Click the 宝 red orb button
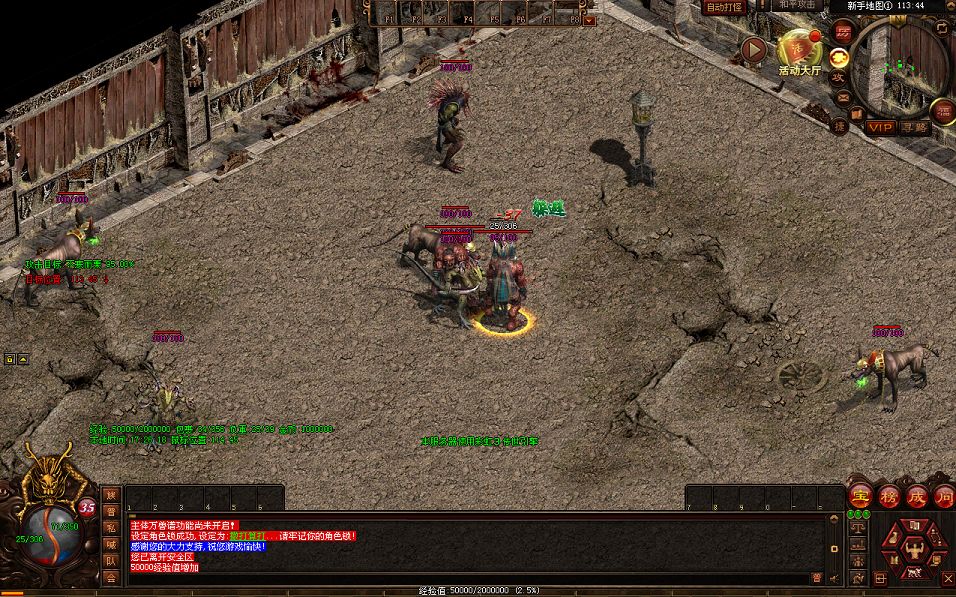 (x=860, y=496)
